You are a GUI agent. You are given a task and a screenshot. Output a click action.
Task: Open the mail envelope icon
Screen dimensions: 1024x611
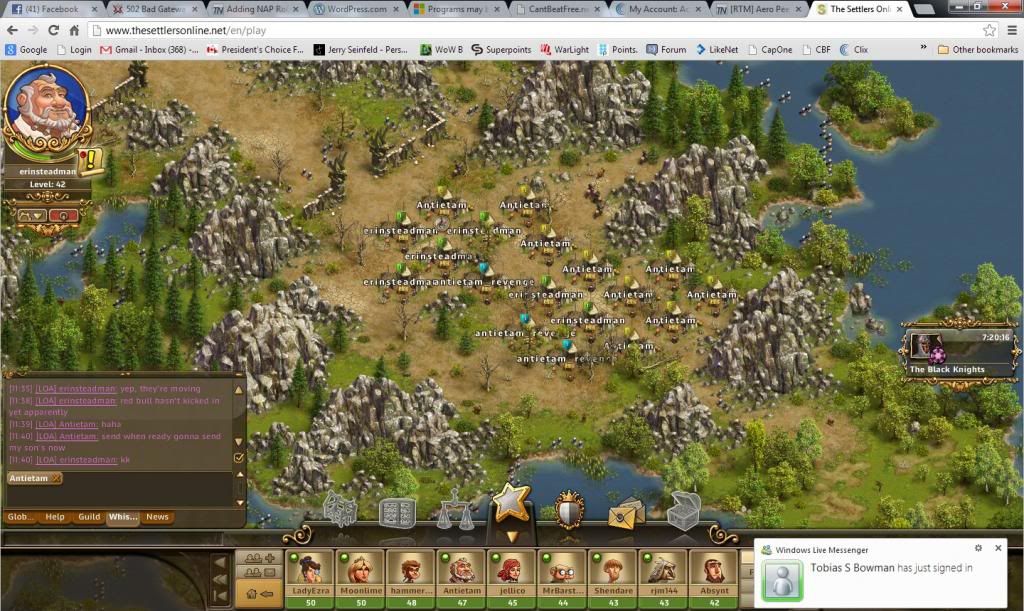(x=627, y=514)
